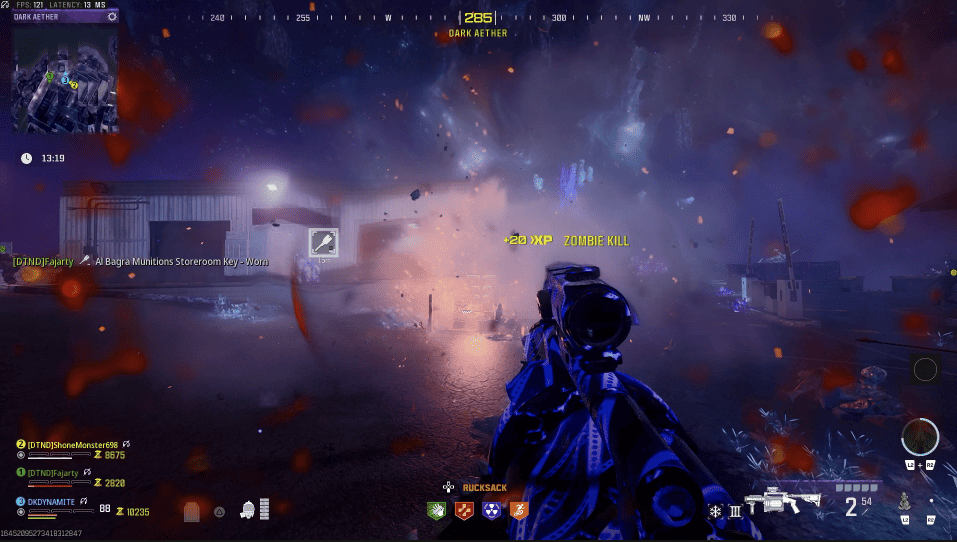Click the gear icon on minimap header
Screen dimensions: 957x542
pyautogui.click(x=111, y=16)
